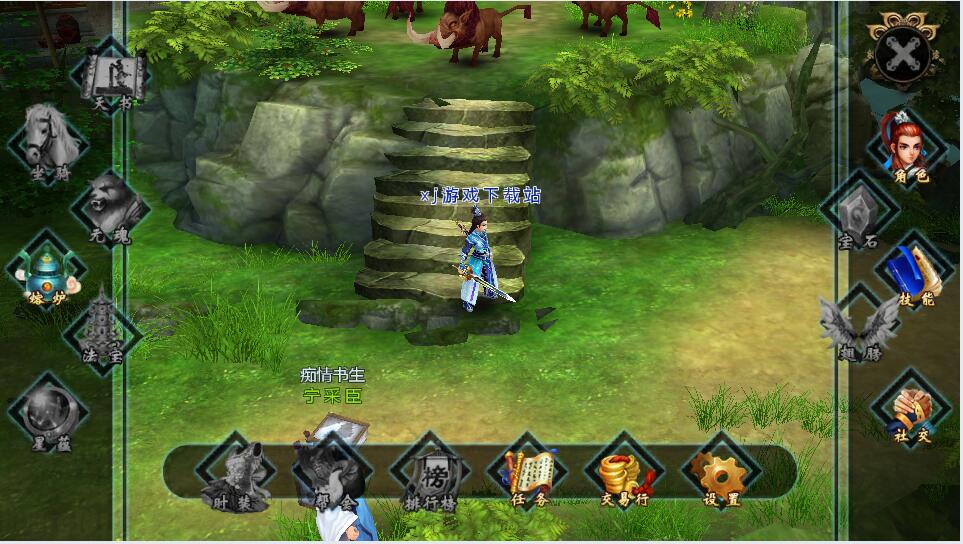
Task: Open the 翅膀 wings menu
Action: [x=858, y=327]
